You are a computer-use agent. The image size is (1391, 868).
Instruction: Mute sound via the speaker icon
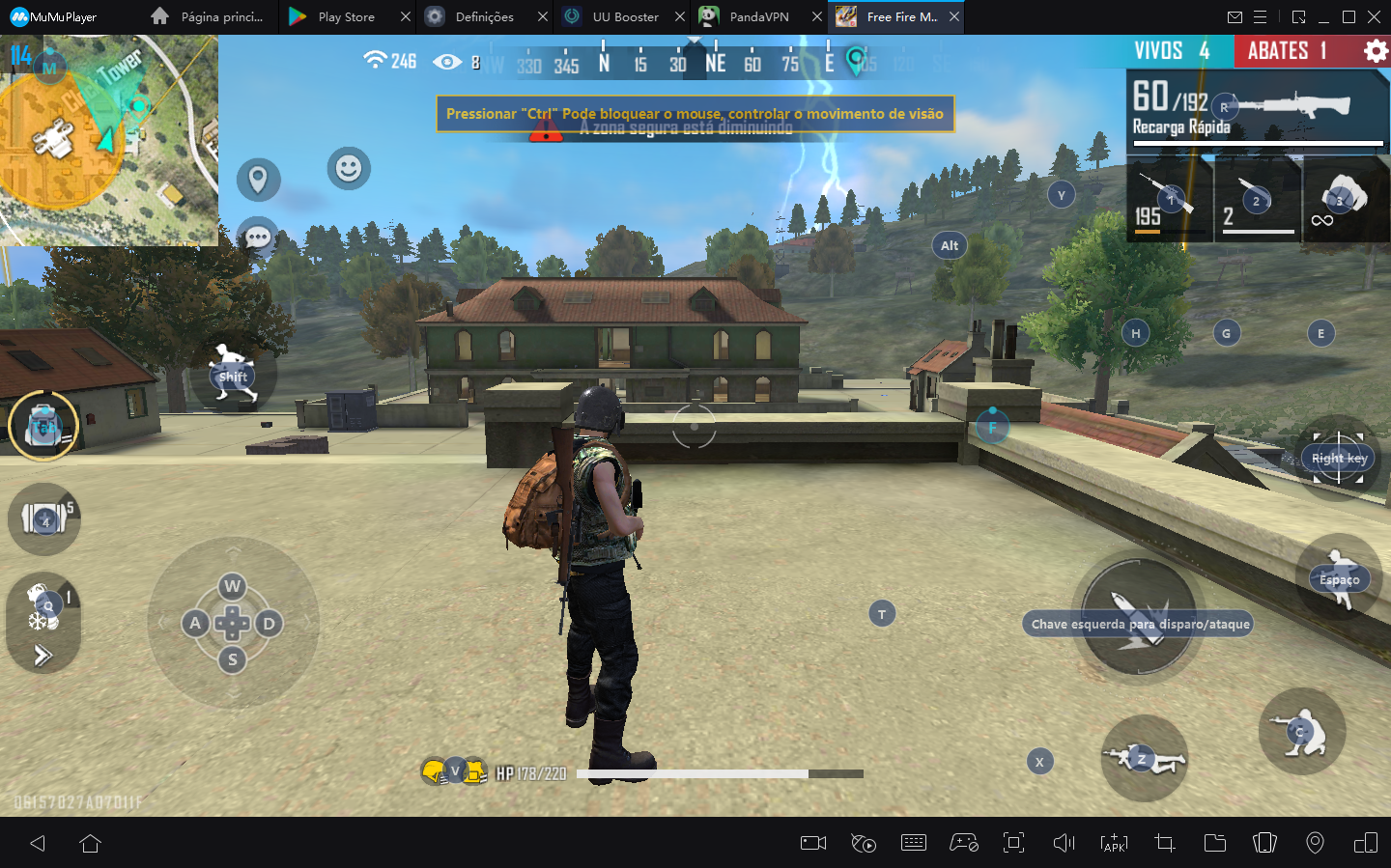pos(1064,842)
